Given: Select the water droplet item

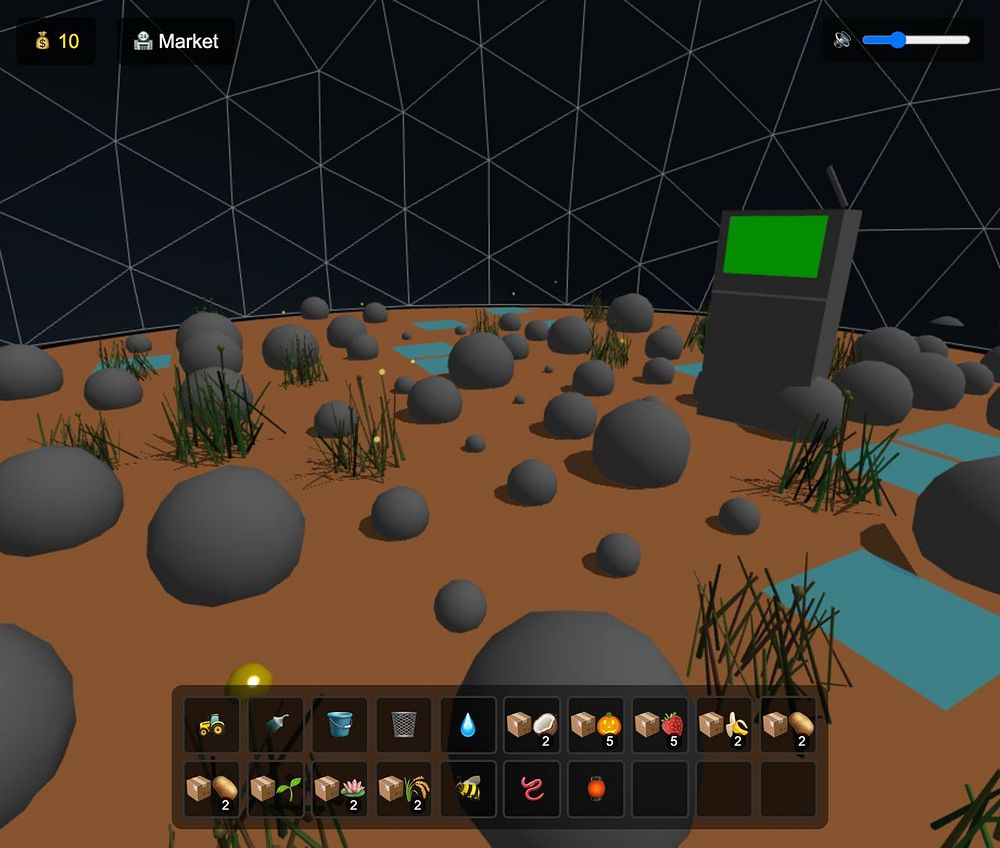Looking at the screenshot, I should point(468,725).
